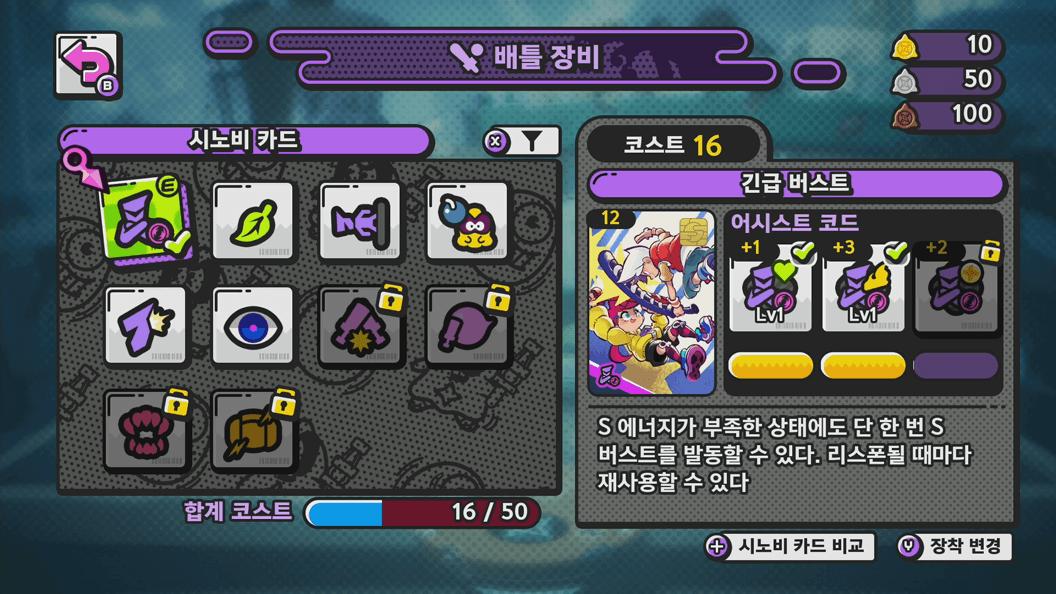Click the locked +2 assist code slot
Viewport: 1056px width, 594px height.
[955, 290]
